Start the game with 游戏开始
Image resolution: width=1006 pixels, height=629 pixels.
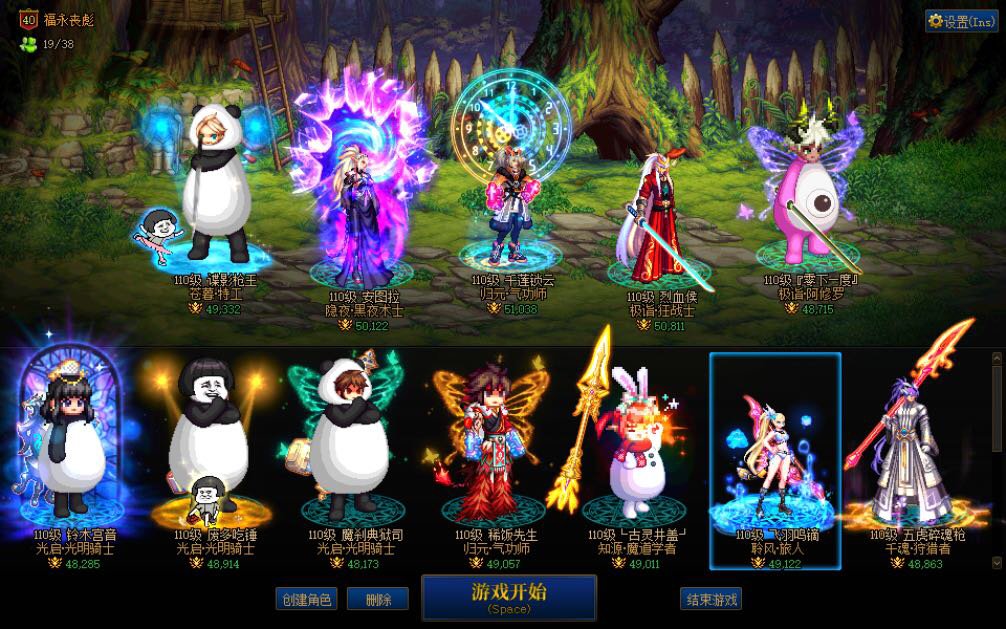[x=509, y=597]
